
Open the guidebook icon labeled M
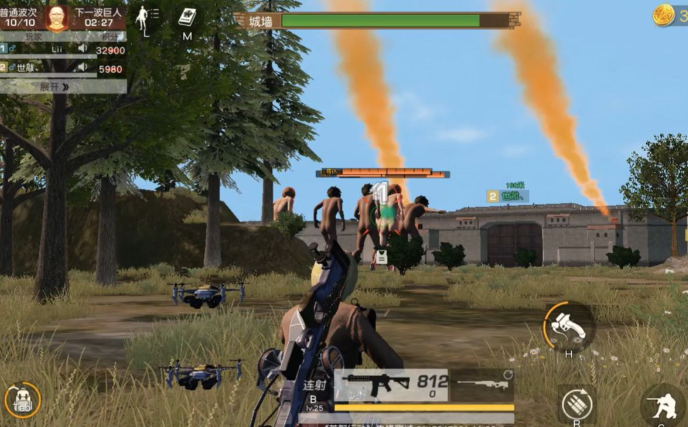coord(187,17)
